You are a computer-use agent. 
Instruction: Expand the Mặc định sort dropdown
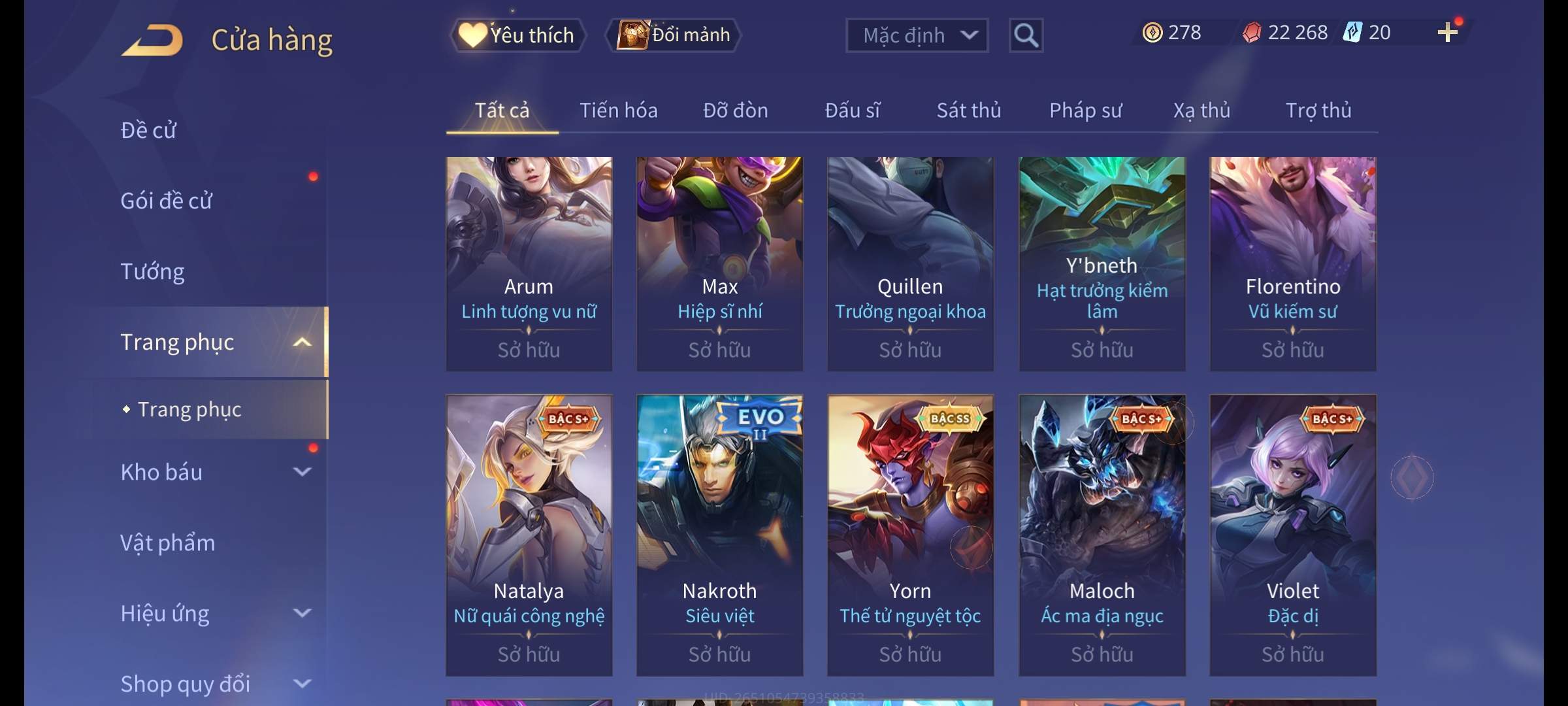coord(917,35)
